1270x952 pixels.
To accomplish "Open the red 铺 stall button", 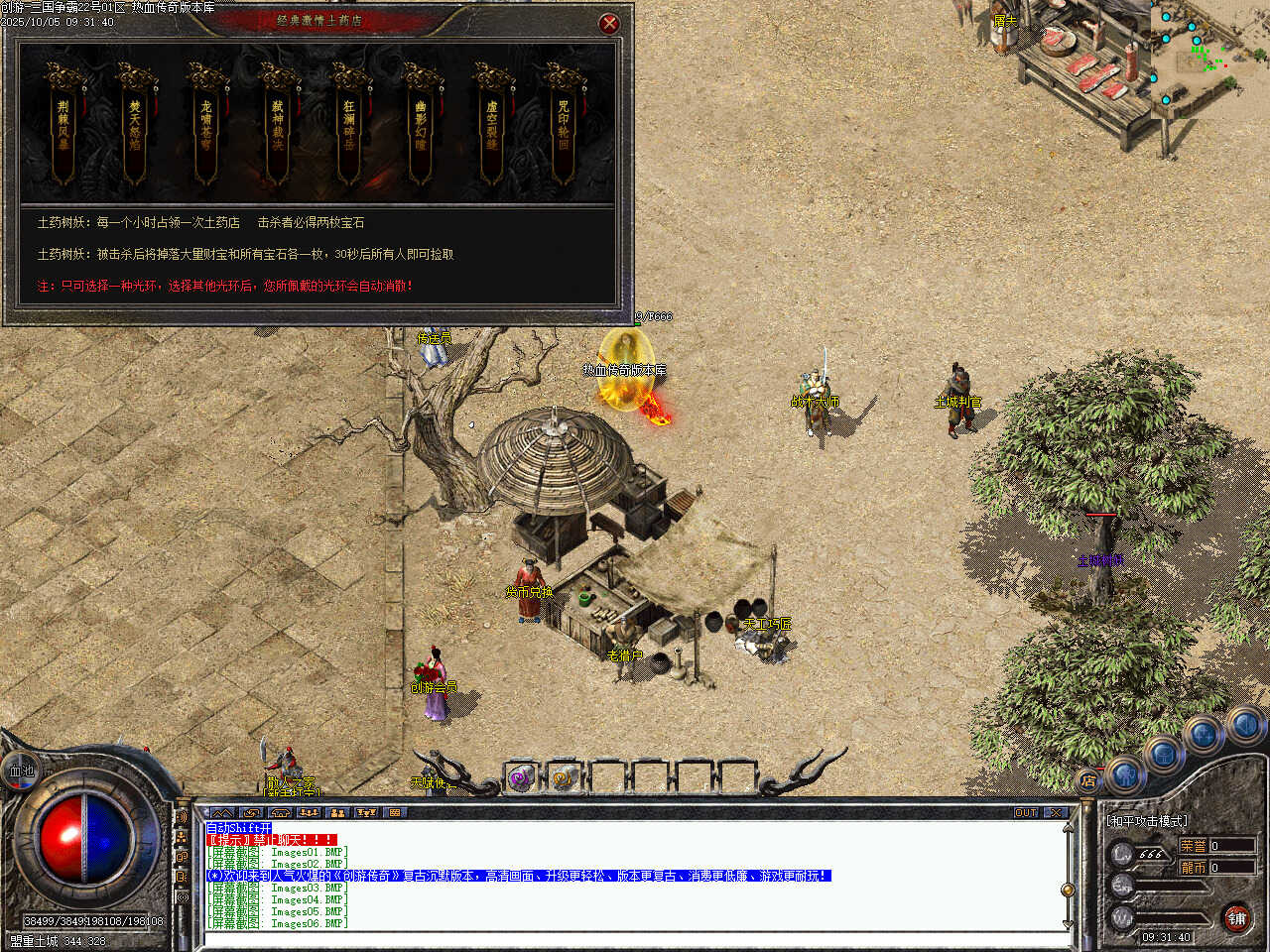I will [x=1236, y=918].
